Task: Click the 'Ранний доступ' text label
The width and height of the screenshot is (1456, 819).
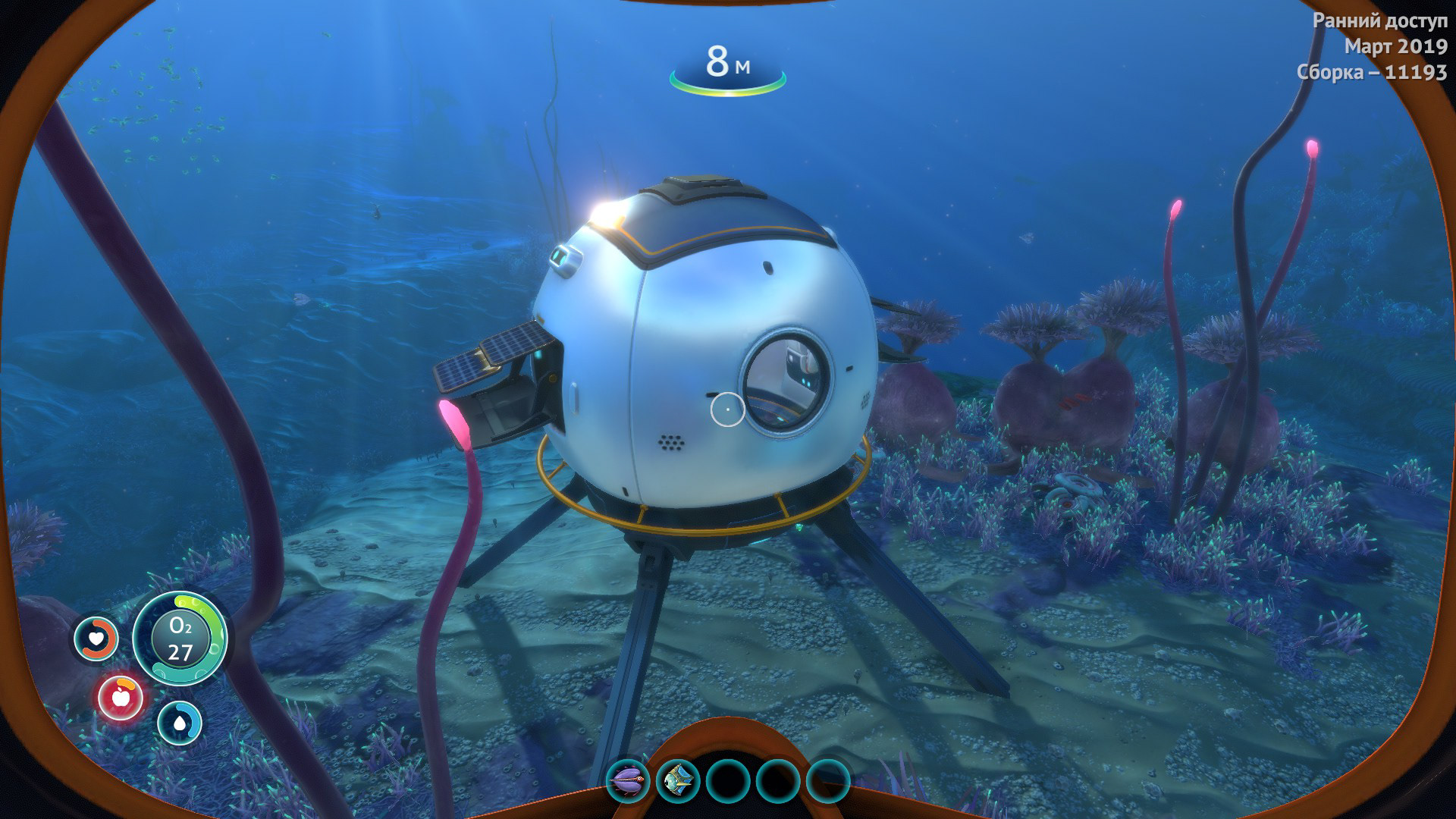Action: click(1378, 20)
